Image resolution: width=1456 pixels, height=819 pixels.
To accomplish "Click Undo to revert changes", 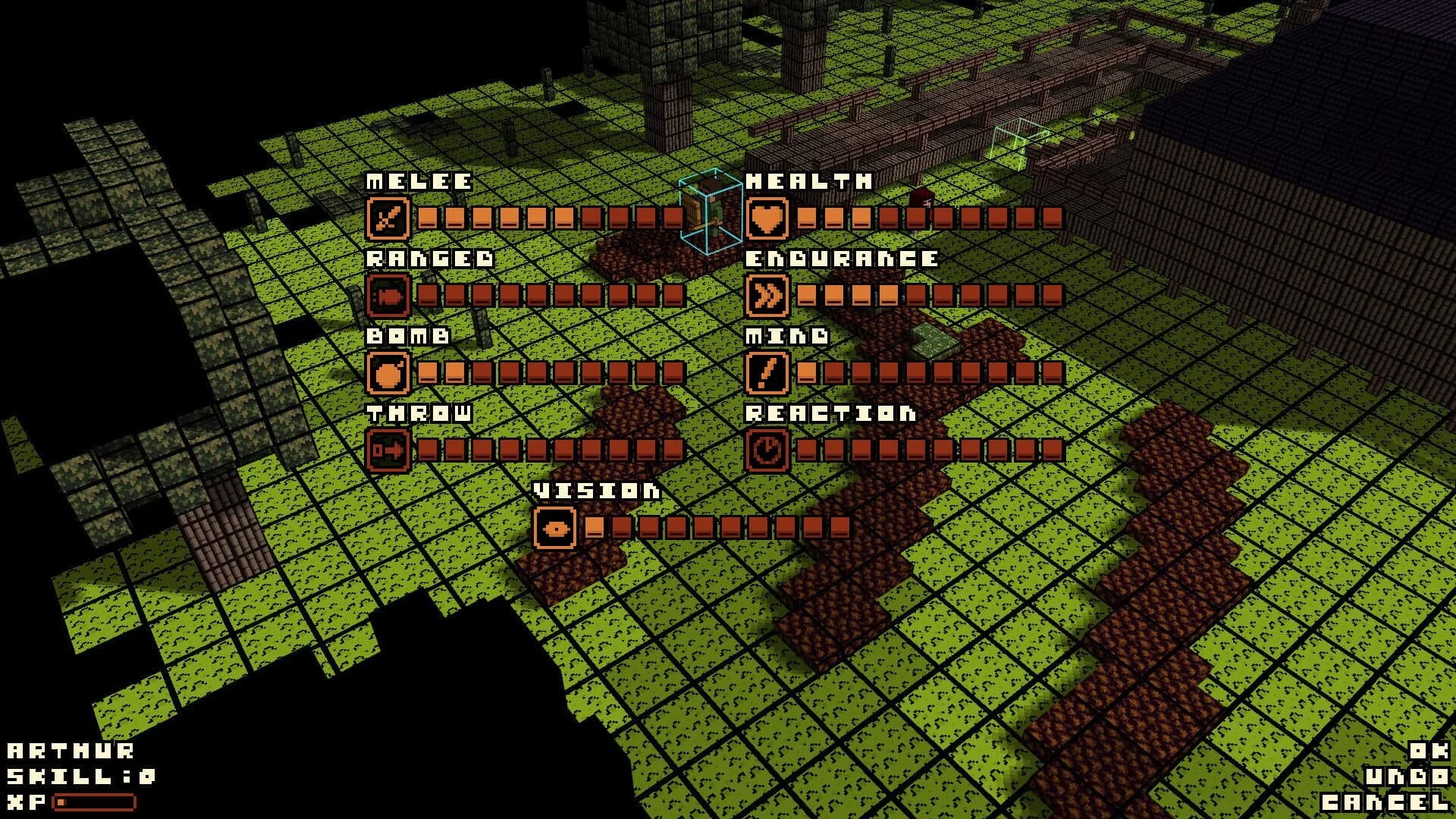I will click(x=1407, y=773).
